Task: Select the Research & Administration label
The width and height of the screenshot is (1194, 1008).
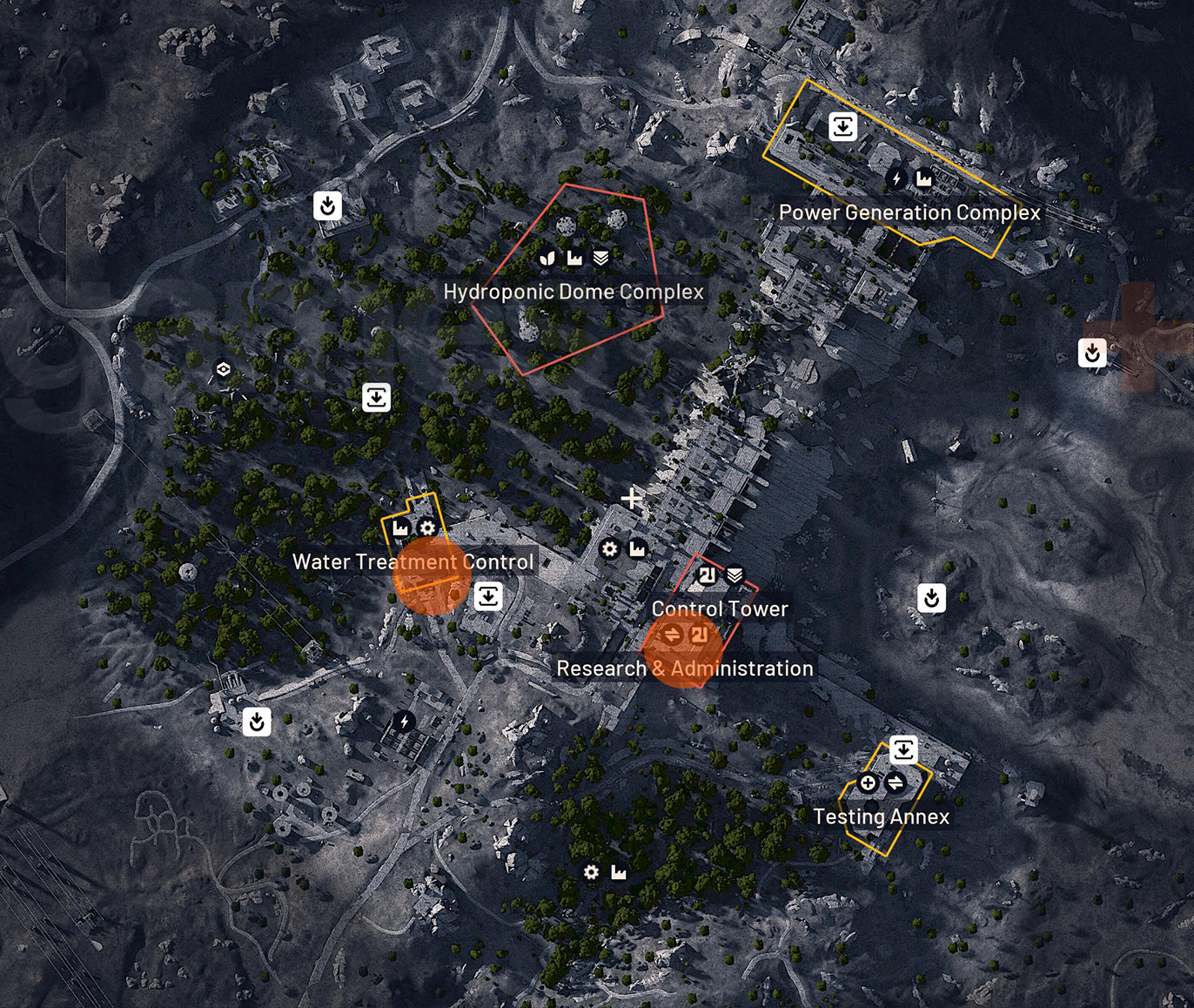Action: tap(686, 669)
